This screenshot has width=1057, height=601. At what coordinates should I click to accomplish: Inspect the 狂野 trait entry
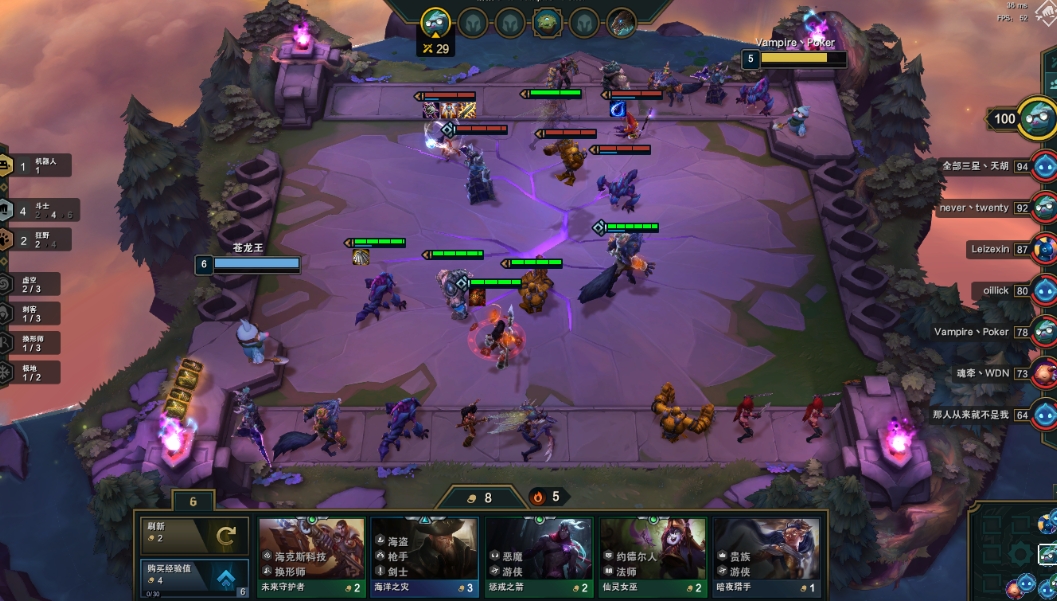[x=35, y=240]
